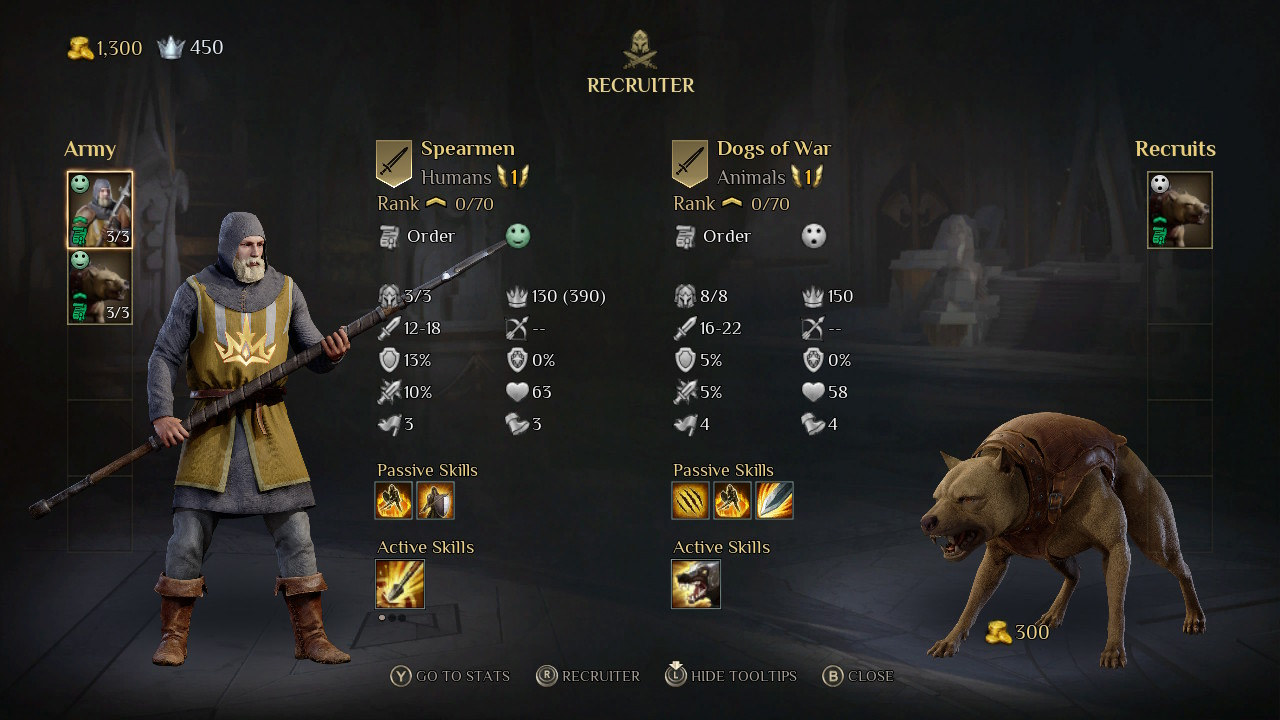Choose the Dogs of War portrait under Recruits
This screenshot has width=1280, height=720.
(1180, 210)
